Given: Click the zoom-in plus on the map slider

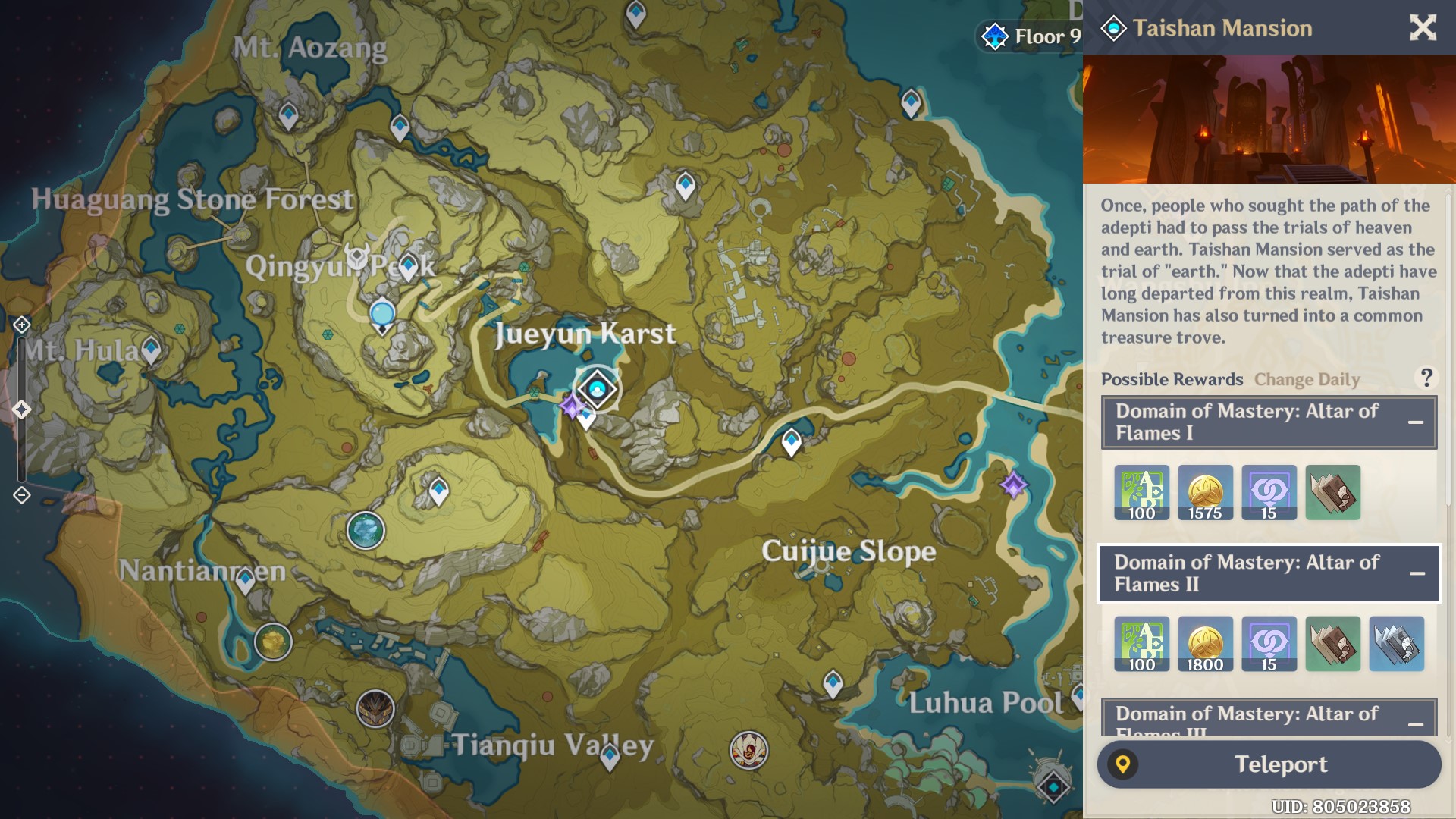Looking at the screenshot, I should (x=20, y=323).
